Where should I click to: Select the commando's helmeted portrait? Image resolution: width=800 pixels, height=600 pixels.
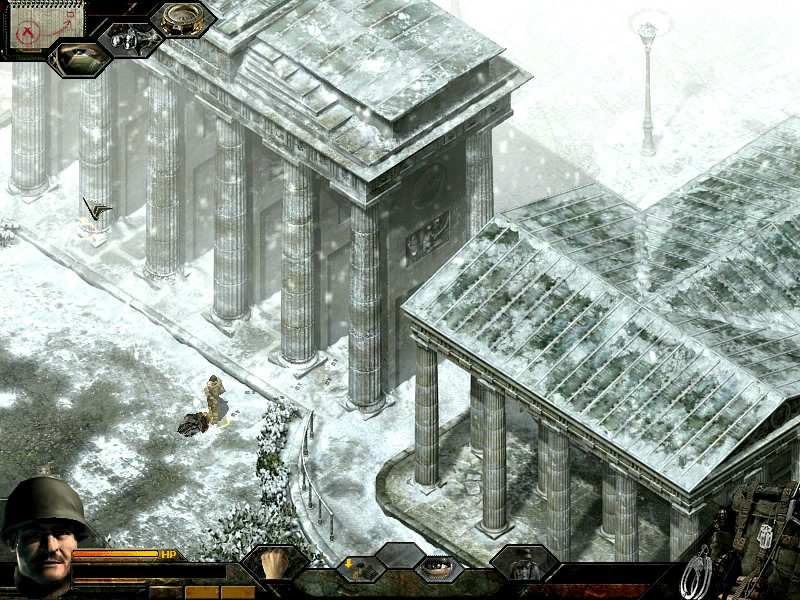tap(36, 525)
